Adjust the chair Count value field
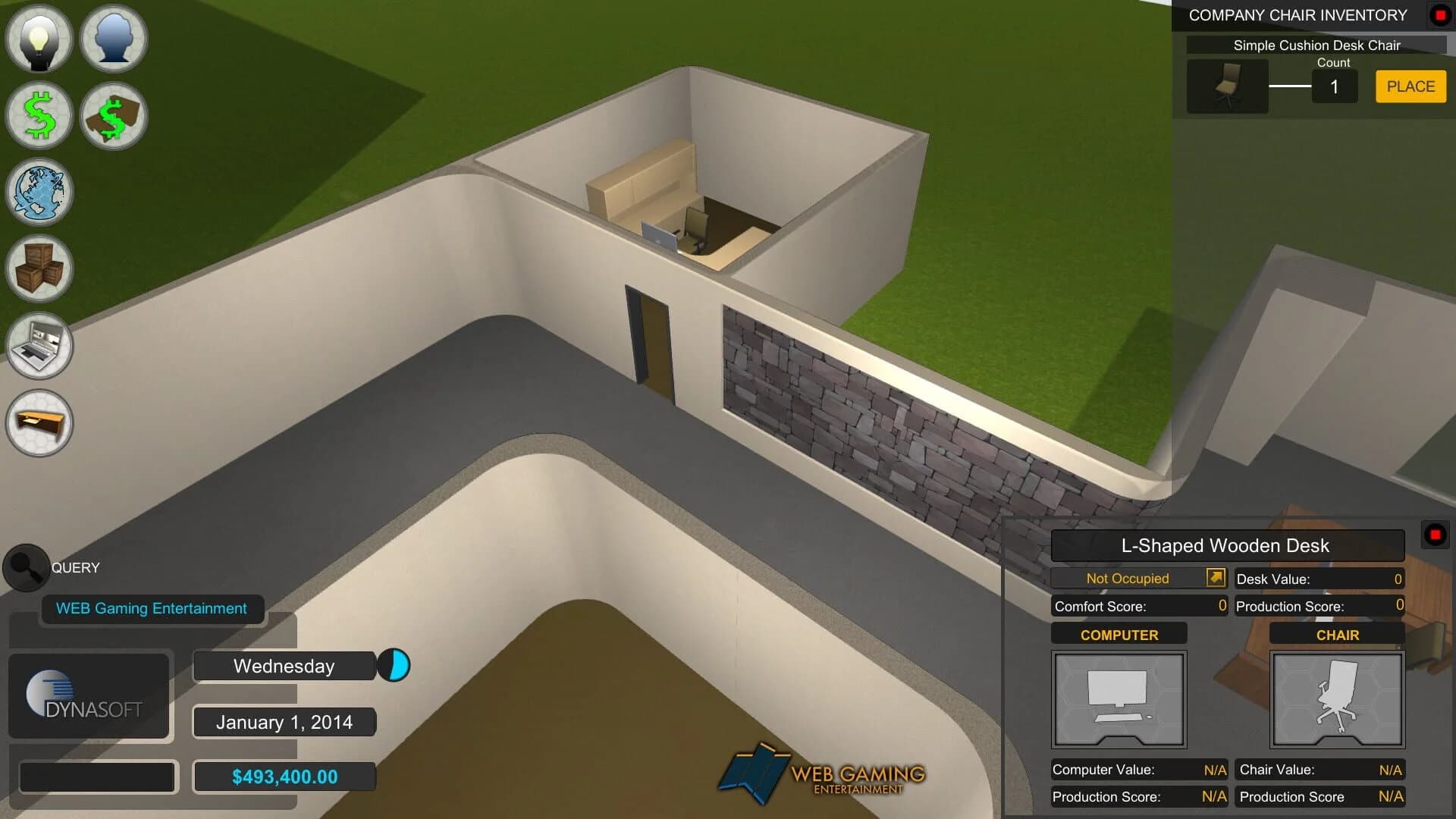This screenshot has width=1456, height=819. point(1335,86)
